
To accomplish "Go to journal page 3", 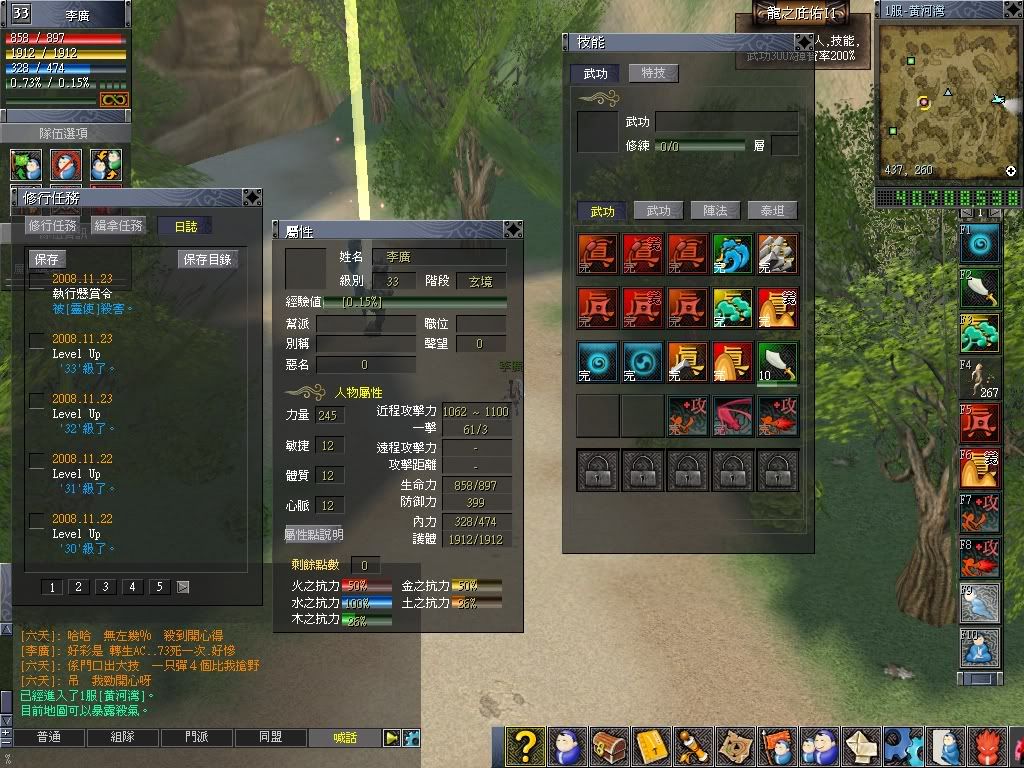I will [105, 587].
